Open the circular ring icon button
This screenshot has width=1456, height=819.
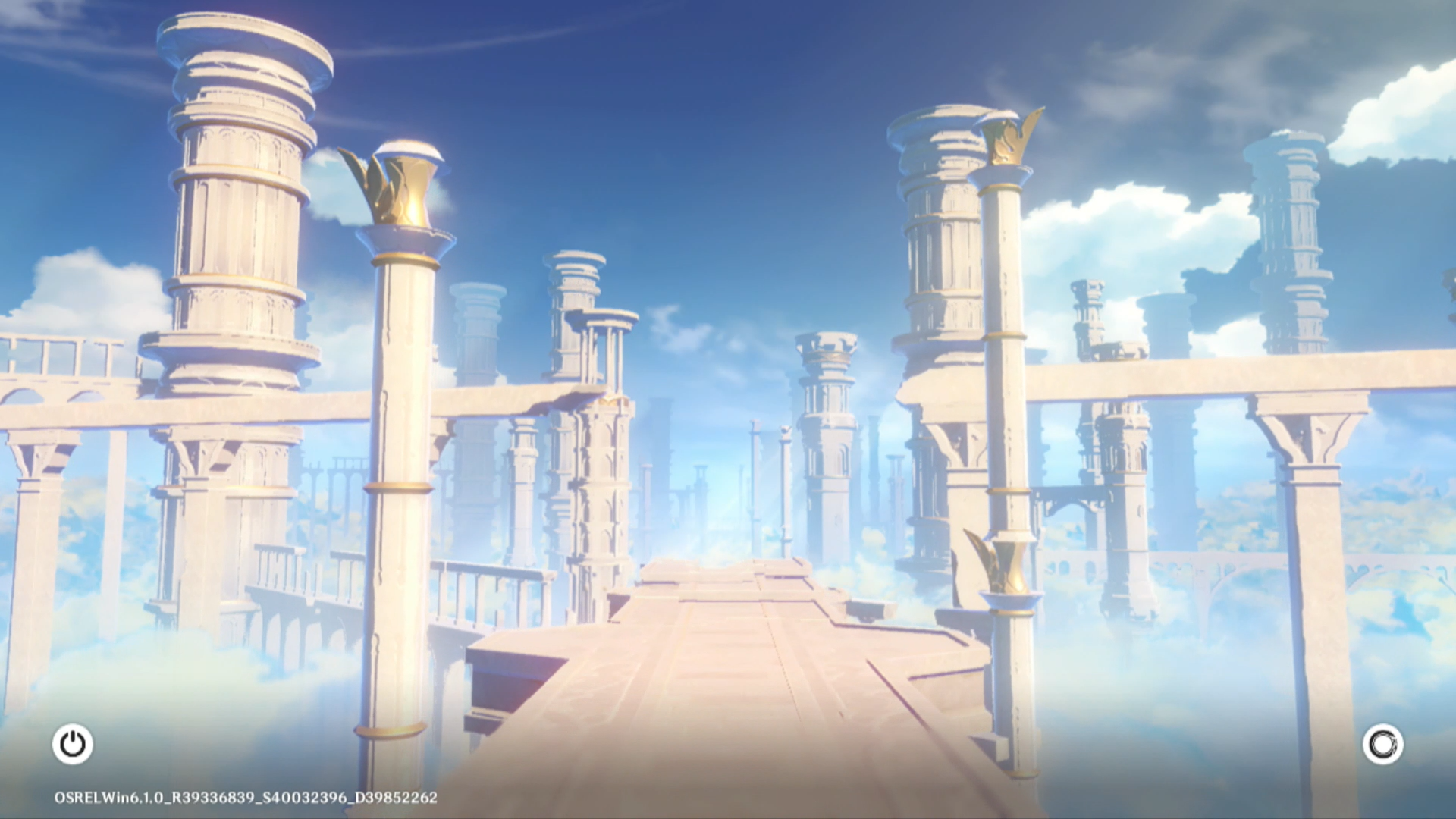click(1382, 744)
